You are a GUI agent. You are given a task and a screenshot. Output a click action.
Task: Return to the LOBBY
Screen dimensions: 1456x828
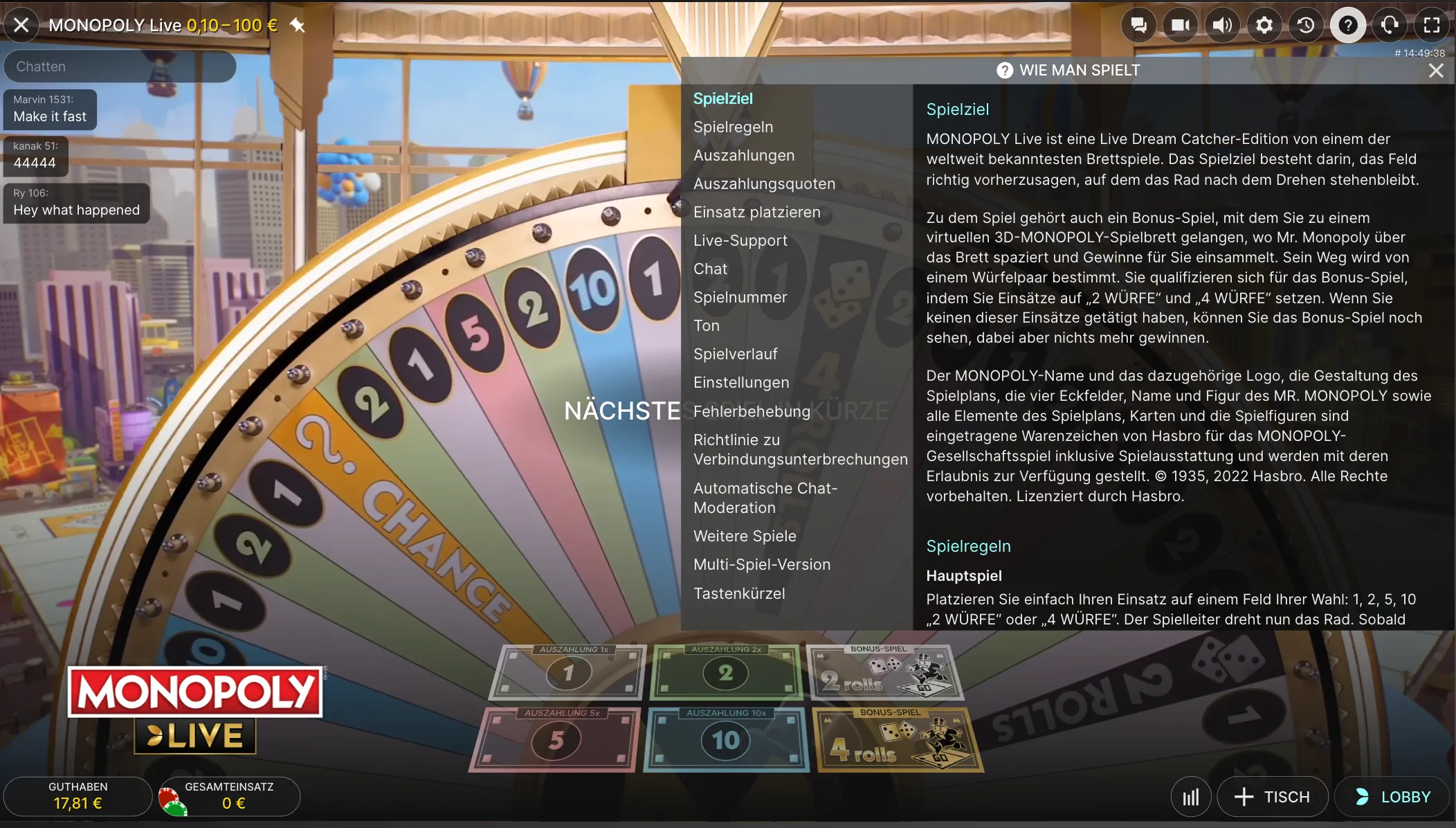pos(1393,796)
